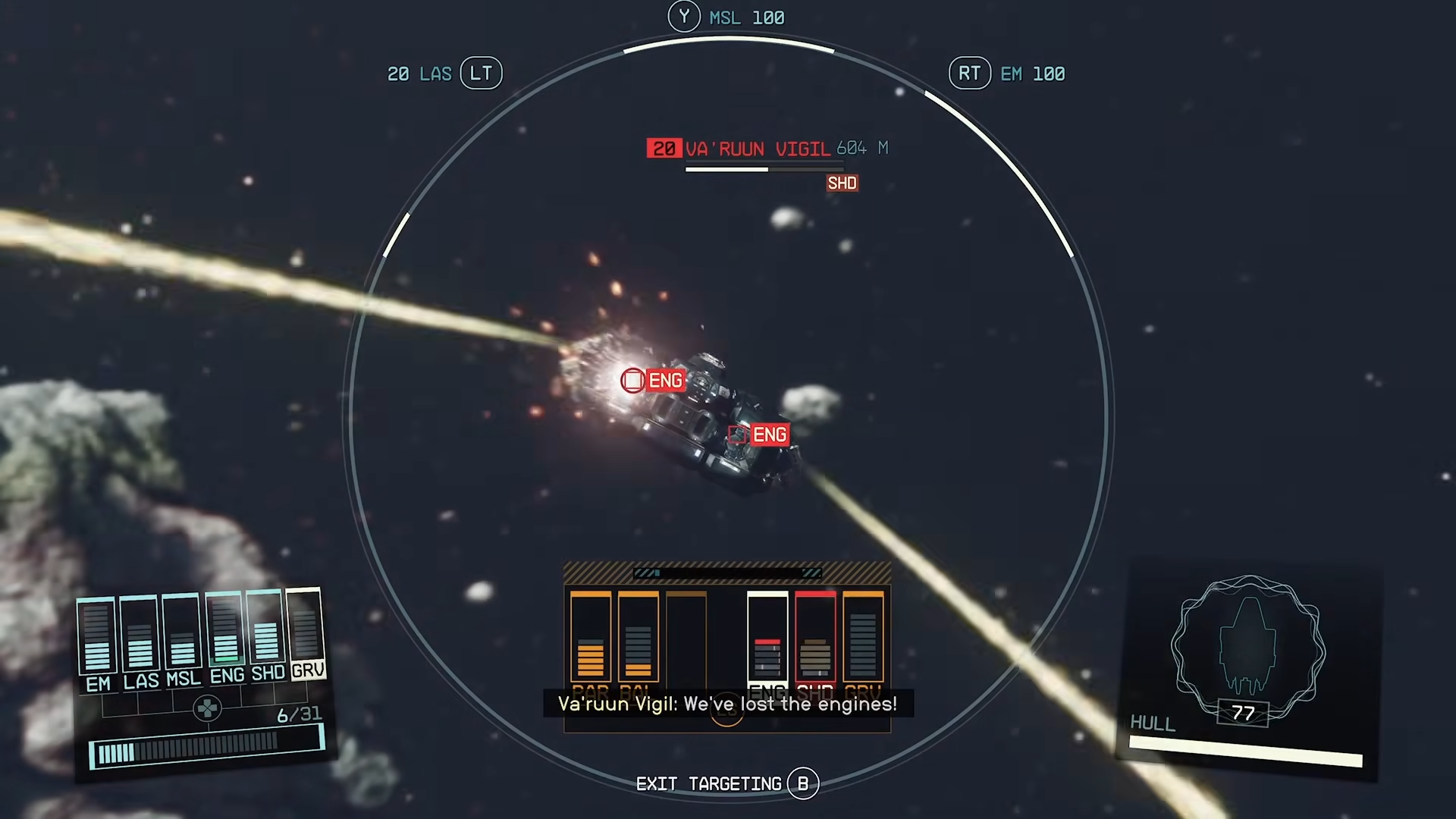Choose the MSL power allocation column
1456x819 pixels.
[x=182, y=632]
